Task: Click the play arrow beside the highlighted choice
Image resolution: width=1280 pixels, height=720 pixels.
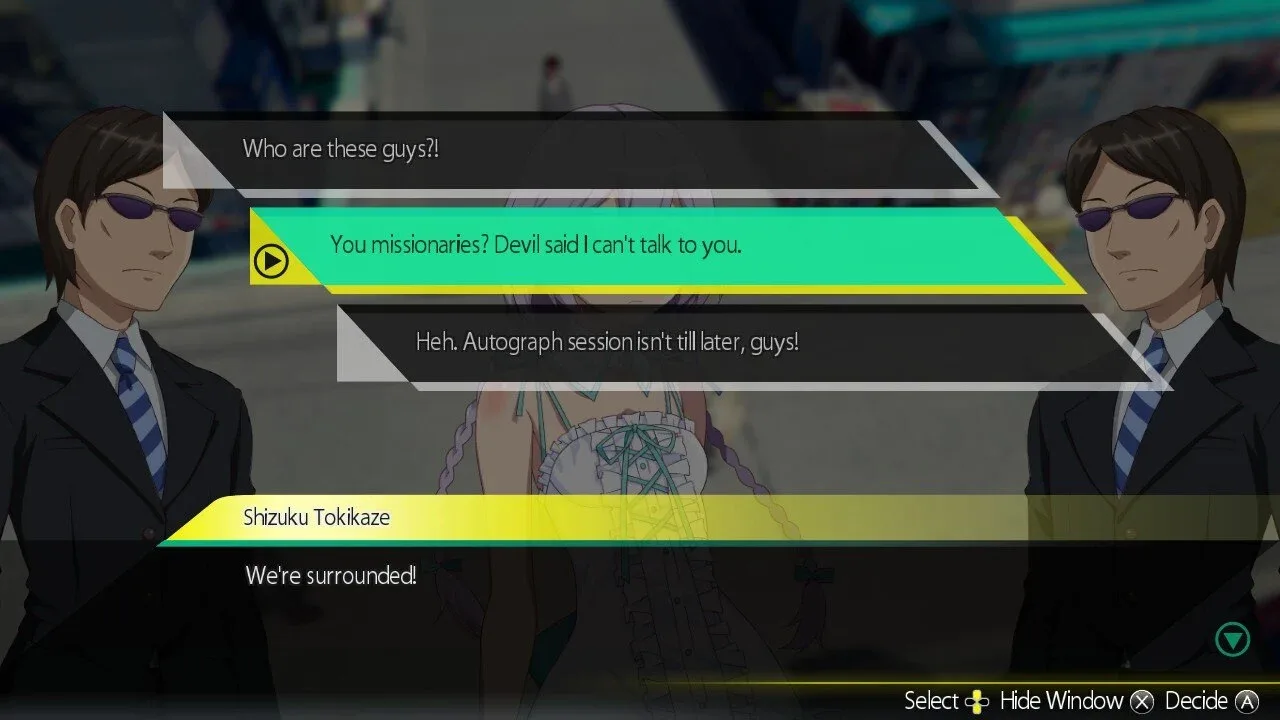Action: pyautogui.click(x=270, y=261)
